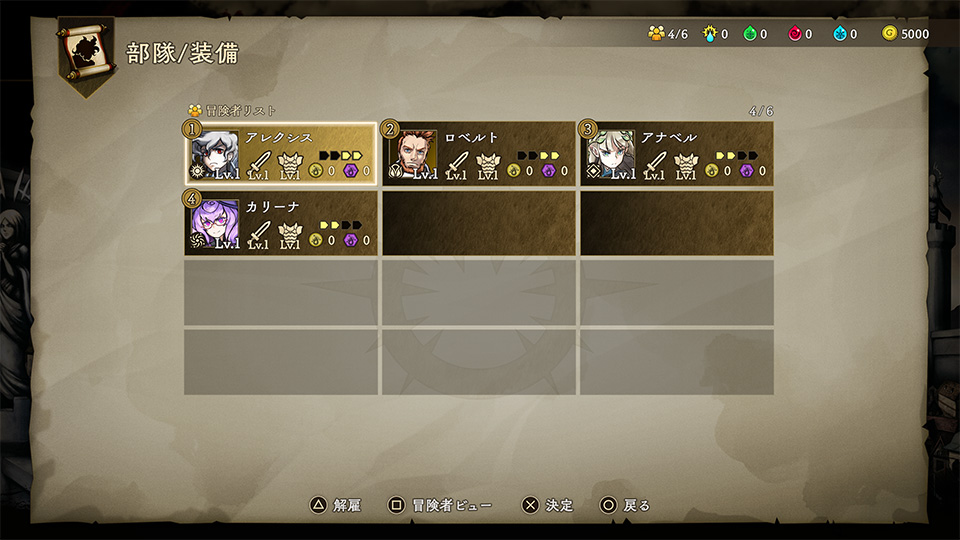Click ロベルト's armor icon

[x=487, y=164]
